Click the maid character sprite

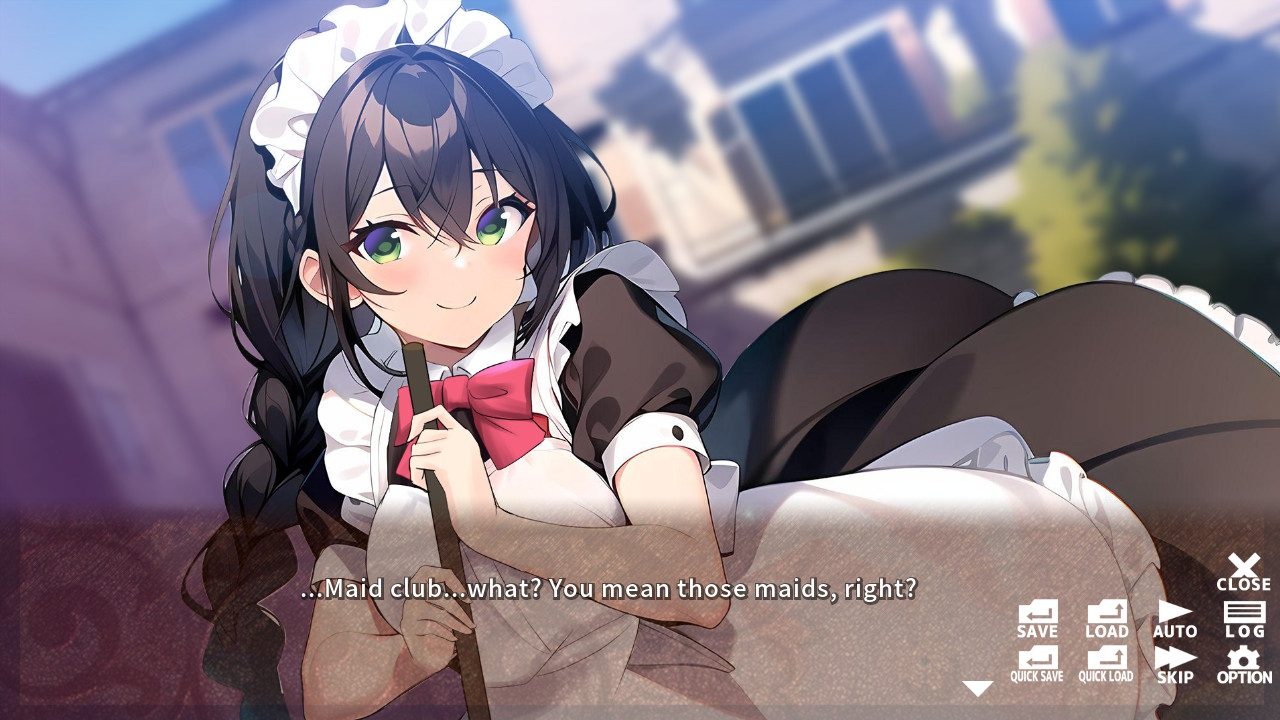point(450,300)
